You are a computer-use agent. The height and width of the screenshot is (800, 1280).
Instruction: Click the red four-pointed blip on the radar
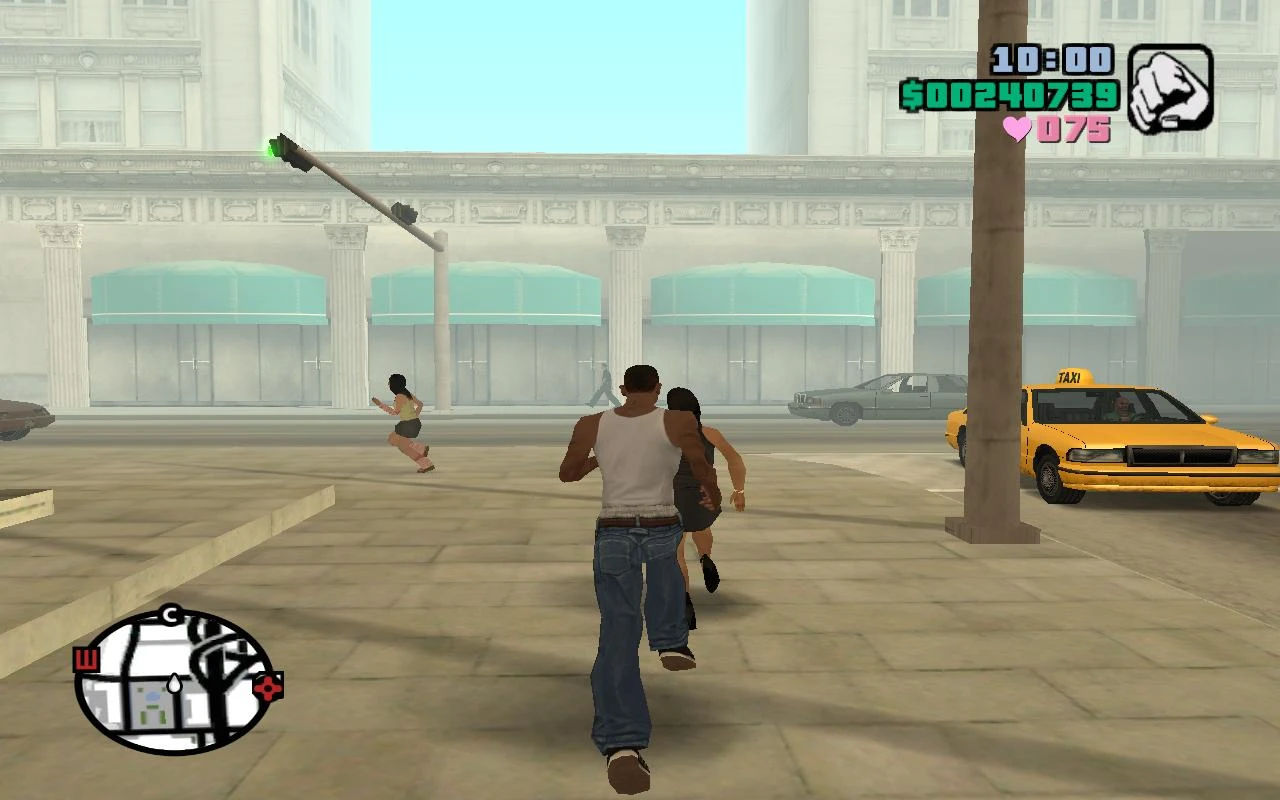(x=268, y=687)
